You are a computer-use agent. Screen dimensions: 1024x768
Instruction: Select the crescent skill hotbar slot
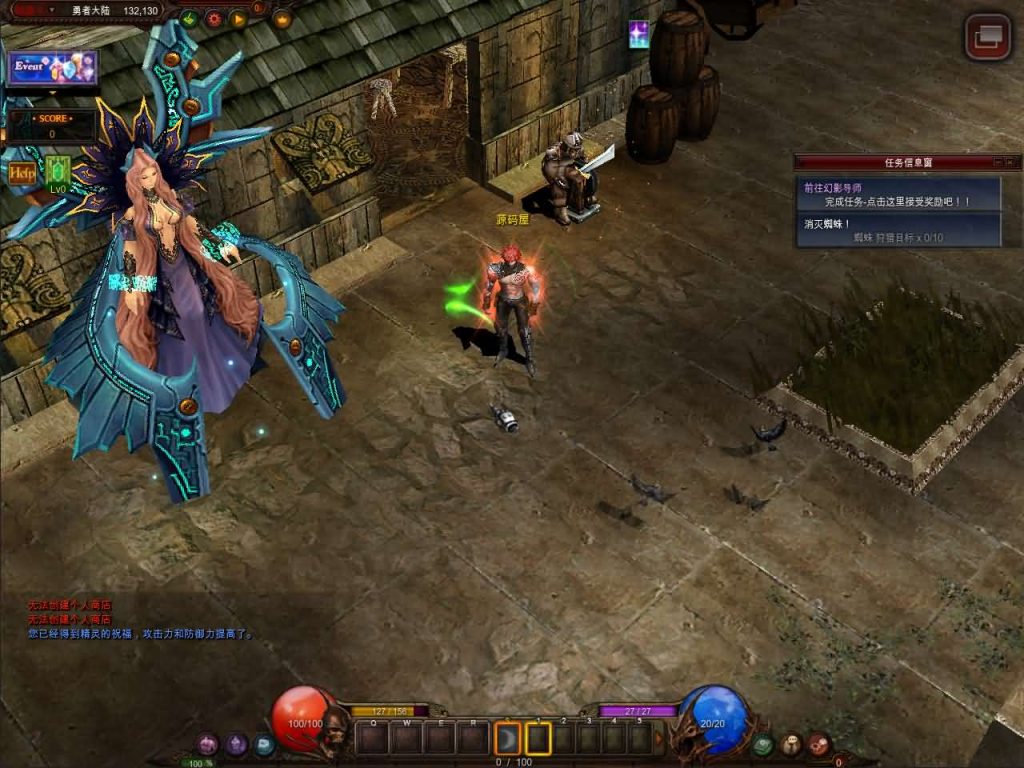[x=507, y=739]
